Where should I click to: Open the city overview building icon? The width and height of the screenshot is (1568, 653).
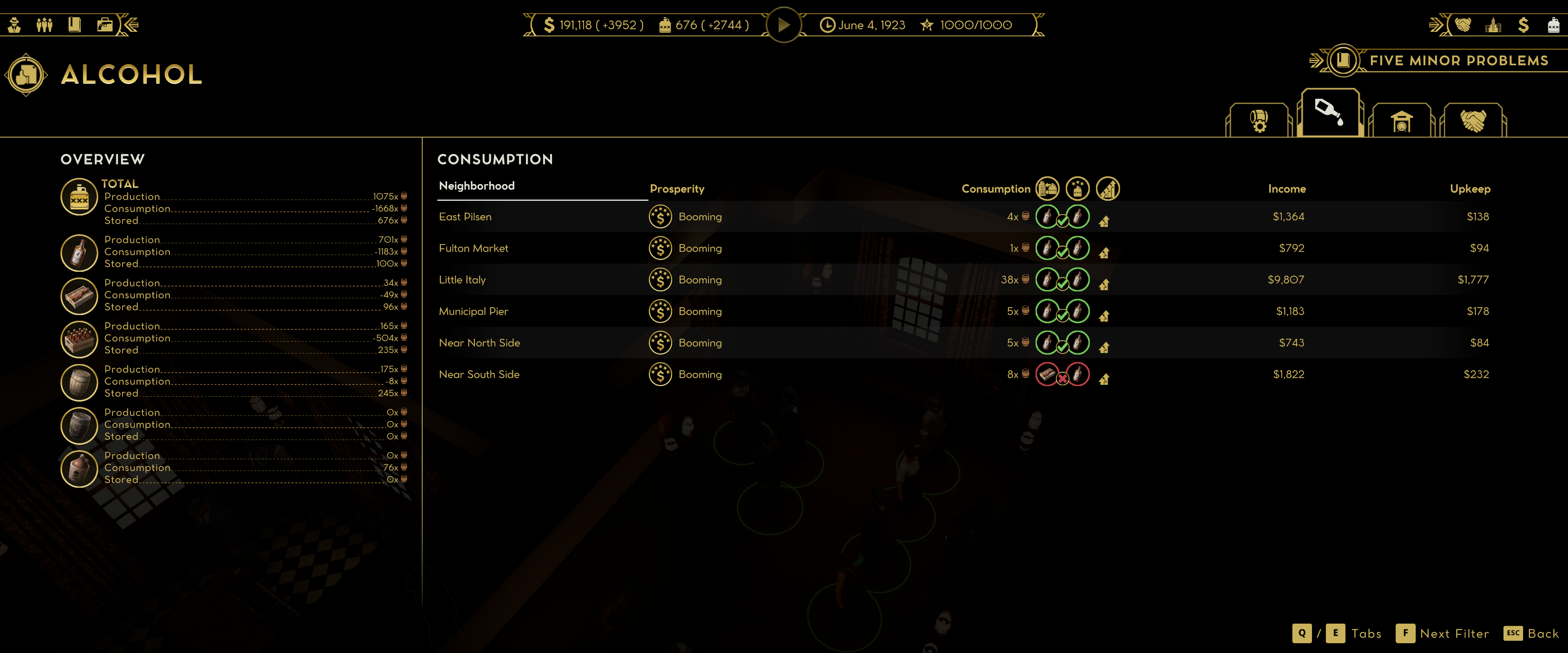tap(1492, 25)
